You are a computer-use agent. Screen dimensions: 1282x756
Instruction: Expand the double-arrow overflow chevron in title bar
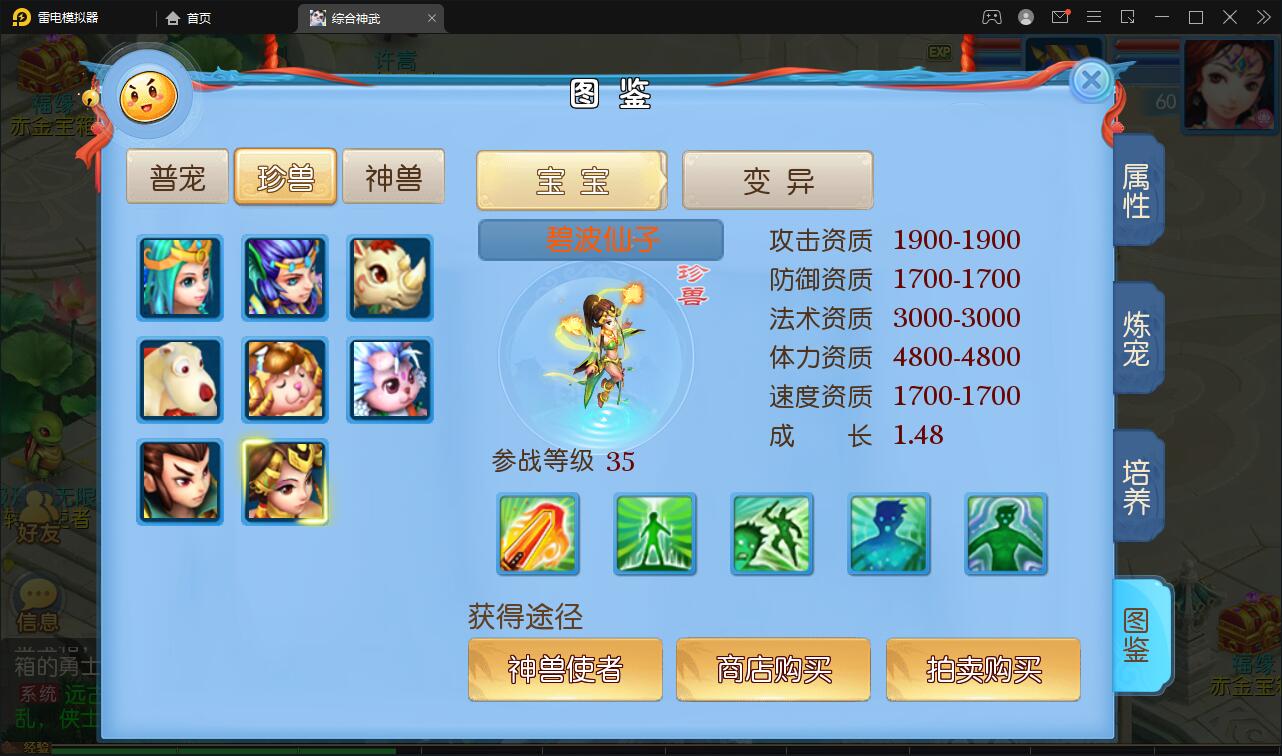[x=1262, y=17]
